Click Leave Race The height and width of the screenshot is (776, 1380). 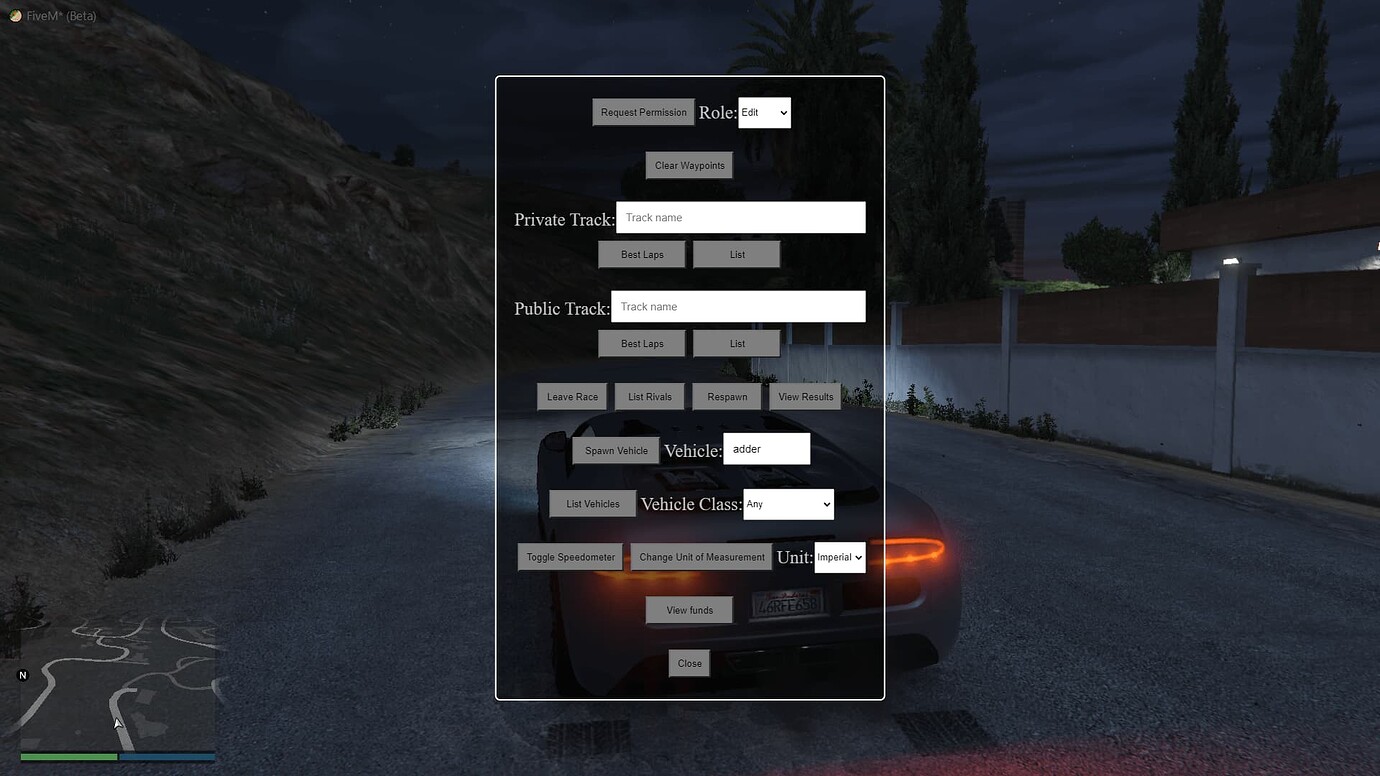pyautogui.click(x=572, y=396)
